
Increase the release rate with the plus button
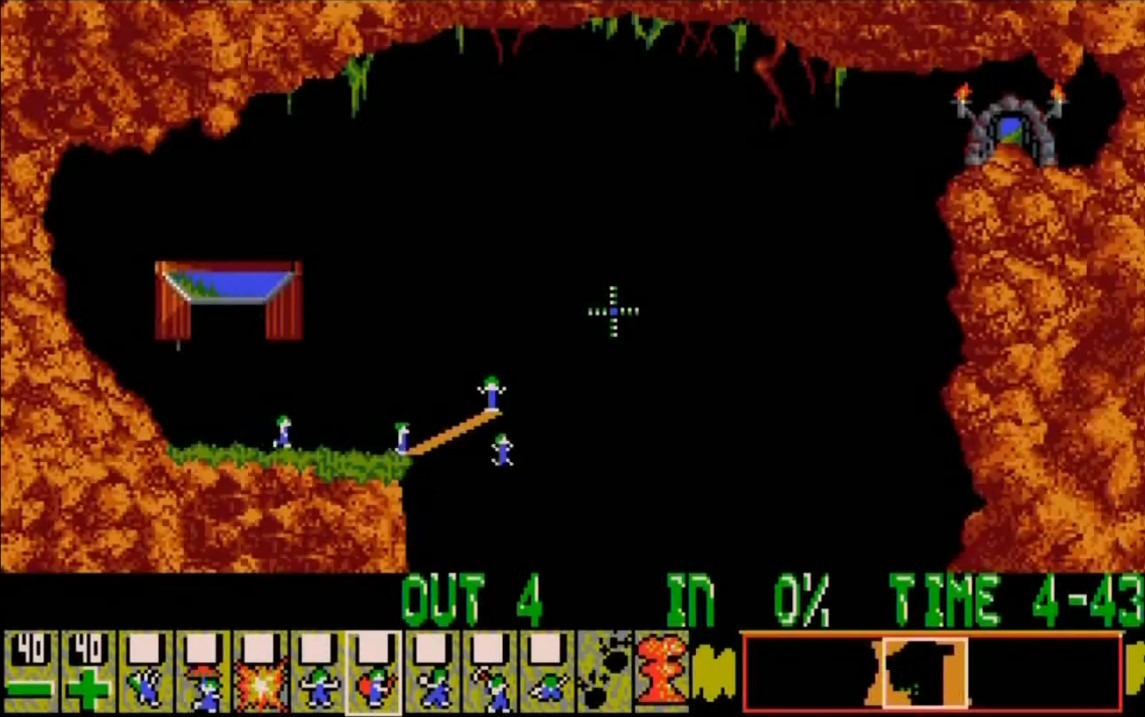pos(88,672)
